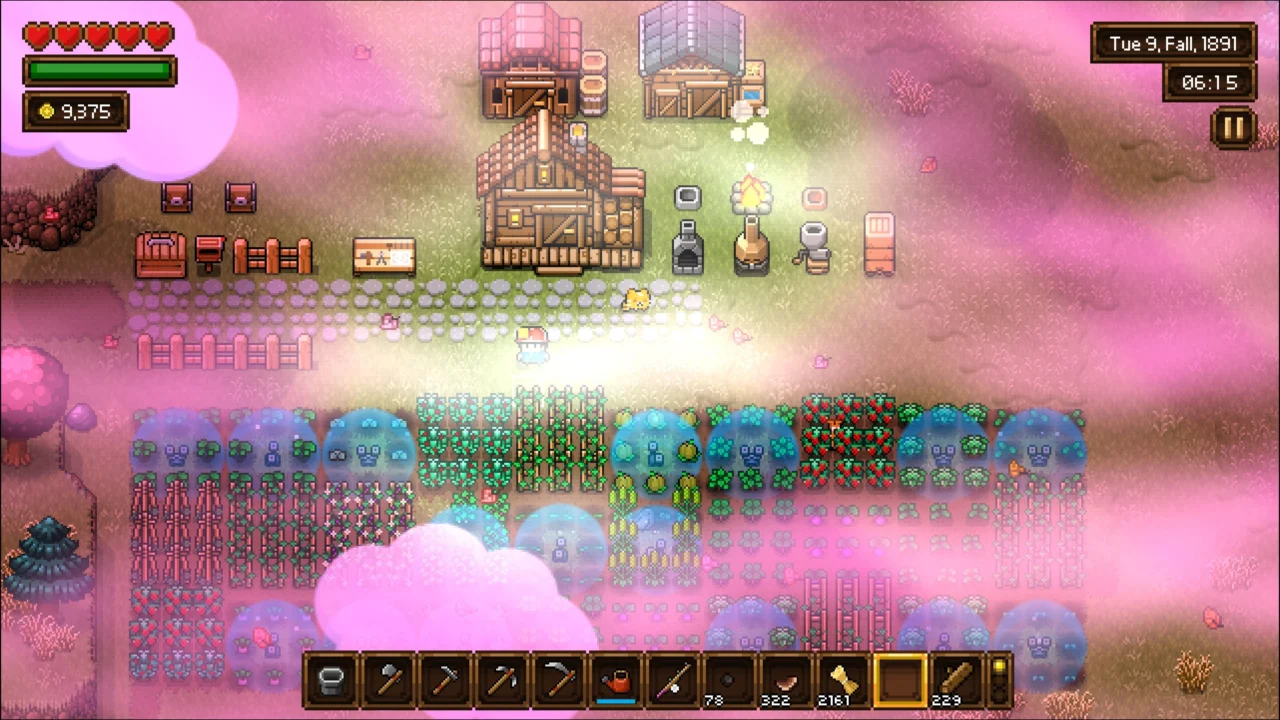This screenshot has width=1280, height=720.
Task: Select the red watering can
Action: click(x=616, y=681)
